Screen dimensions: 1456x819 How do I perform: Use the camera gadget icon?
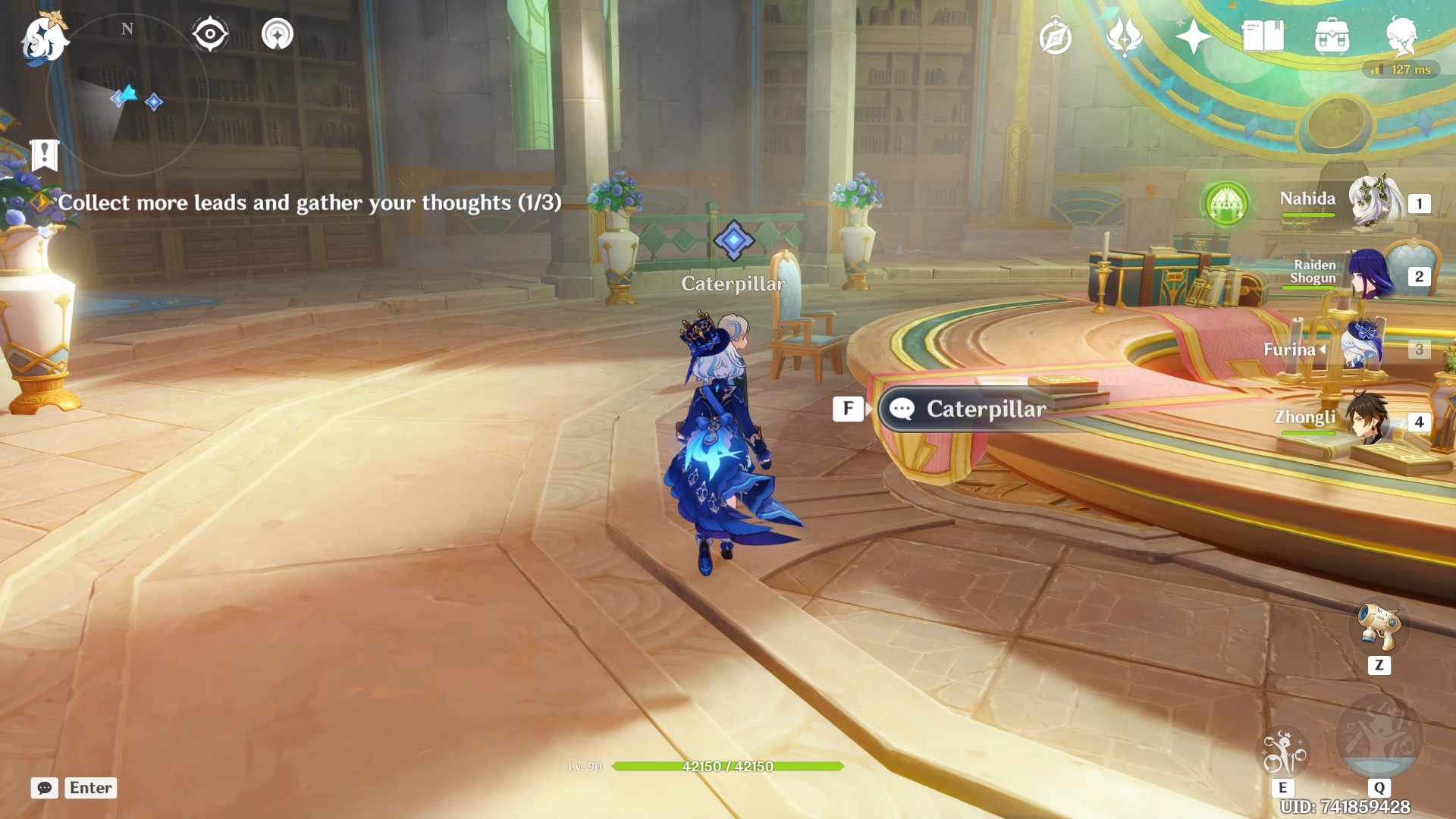(1379, 626)
